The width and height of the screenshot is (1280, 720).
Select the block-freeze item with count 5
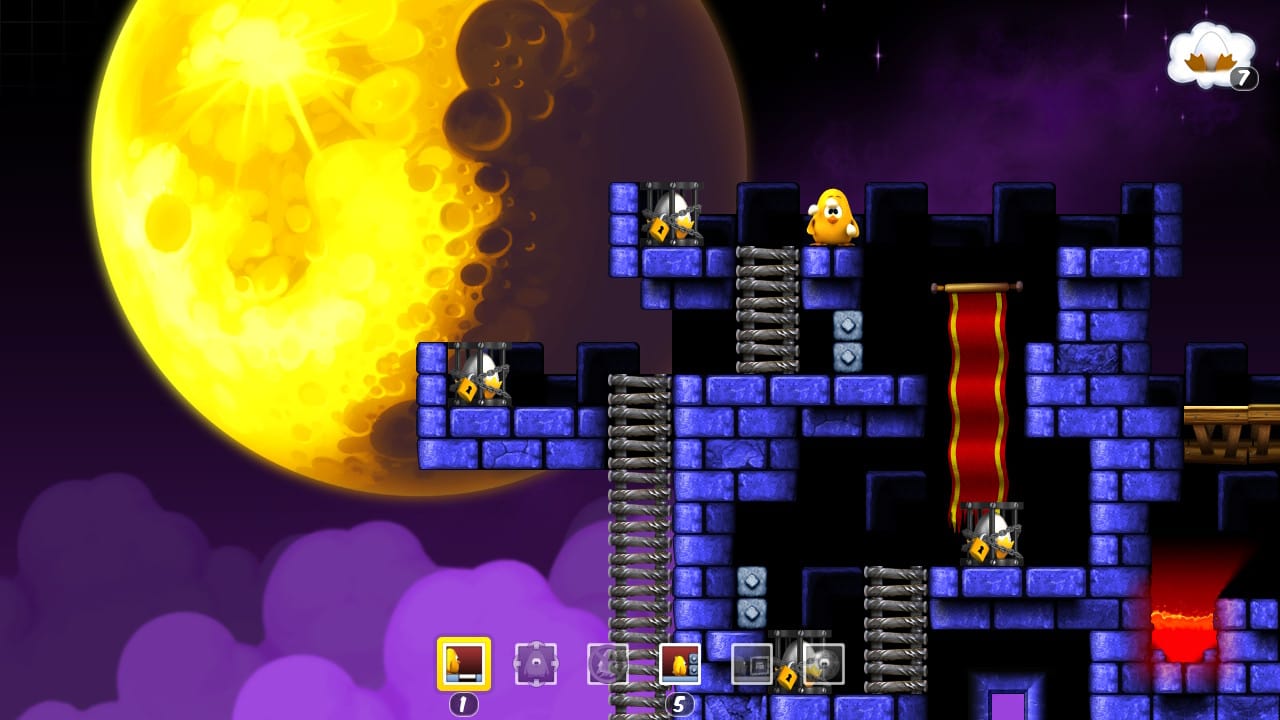click(x=680, y=662)
